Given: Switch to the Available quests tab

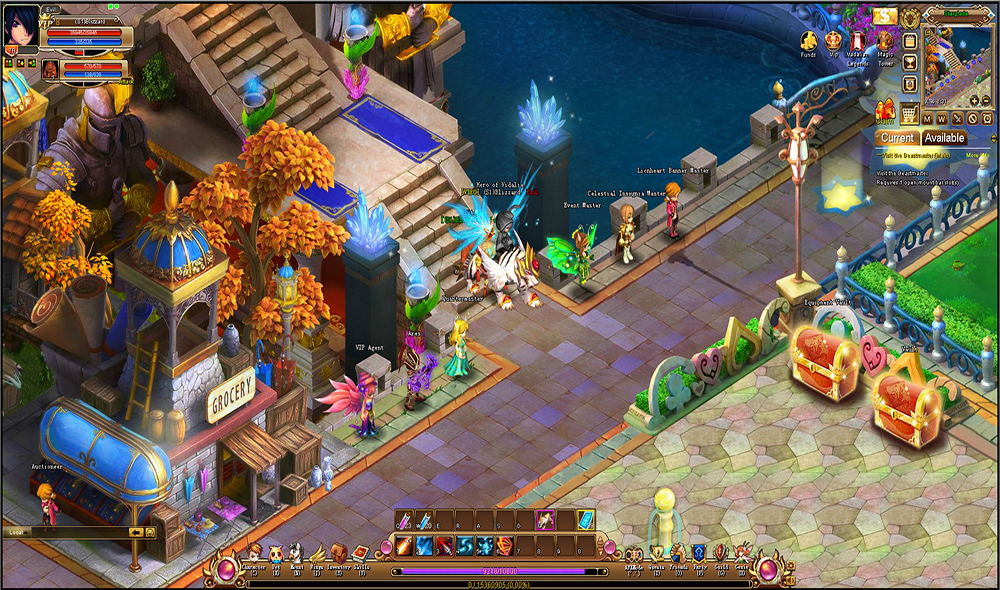Looking at the screenshot, I should 944,138.
